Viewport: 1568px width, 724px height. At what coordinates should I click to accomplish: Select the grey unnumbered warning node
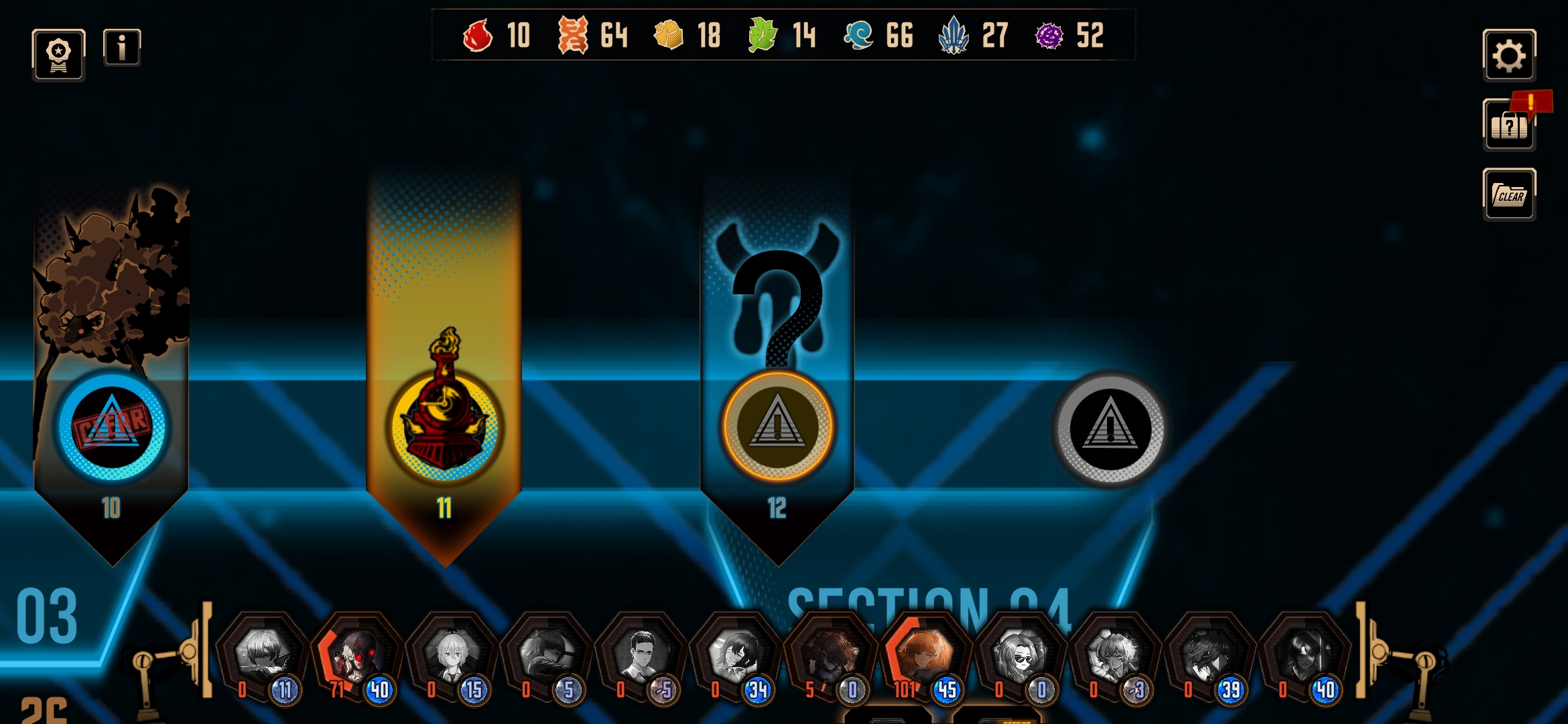point(1110,428)
